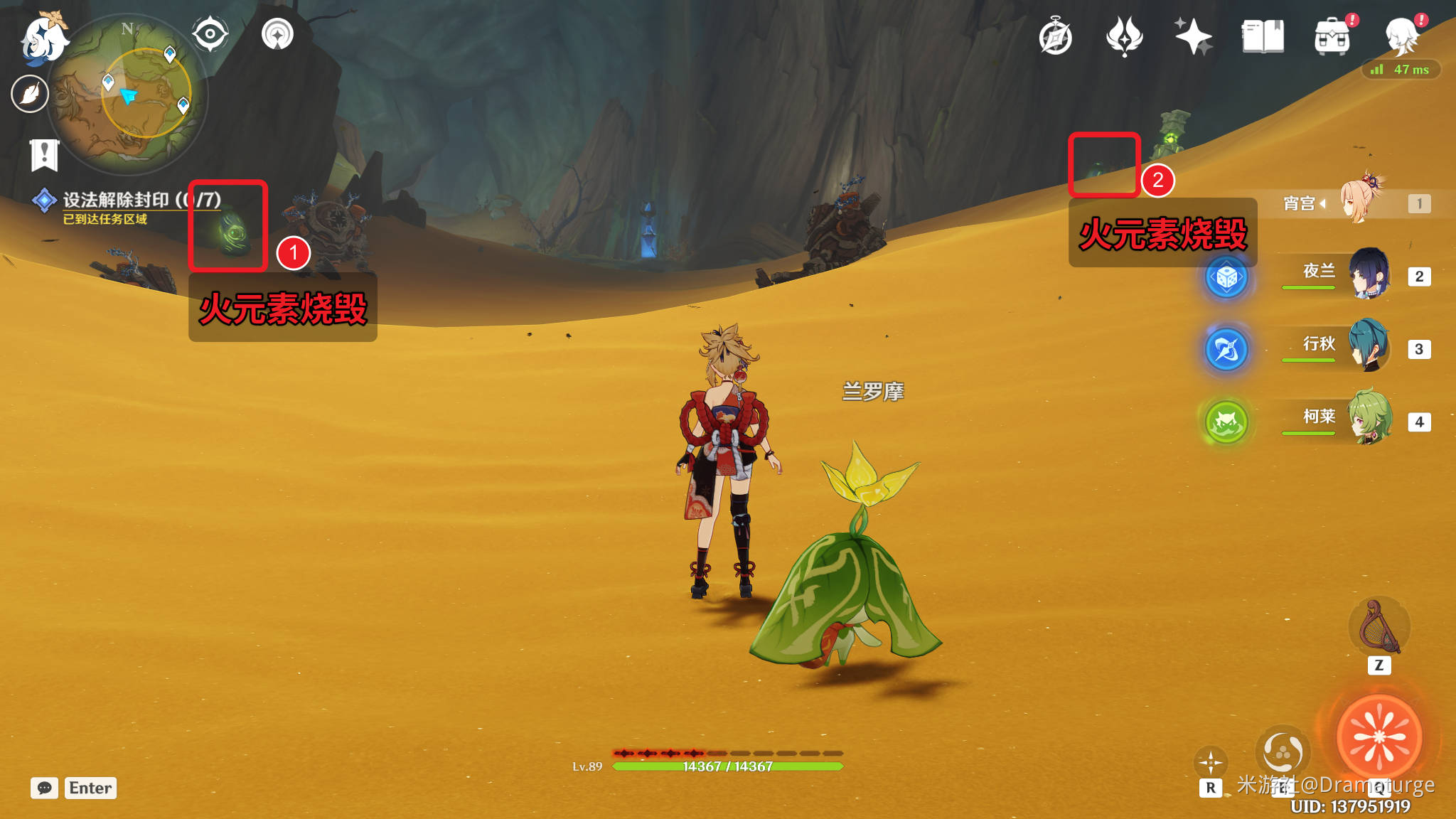Open the quest navigation bookmark icon

tap(44, 154)
